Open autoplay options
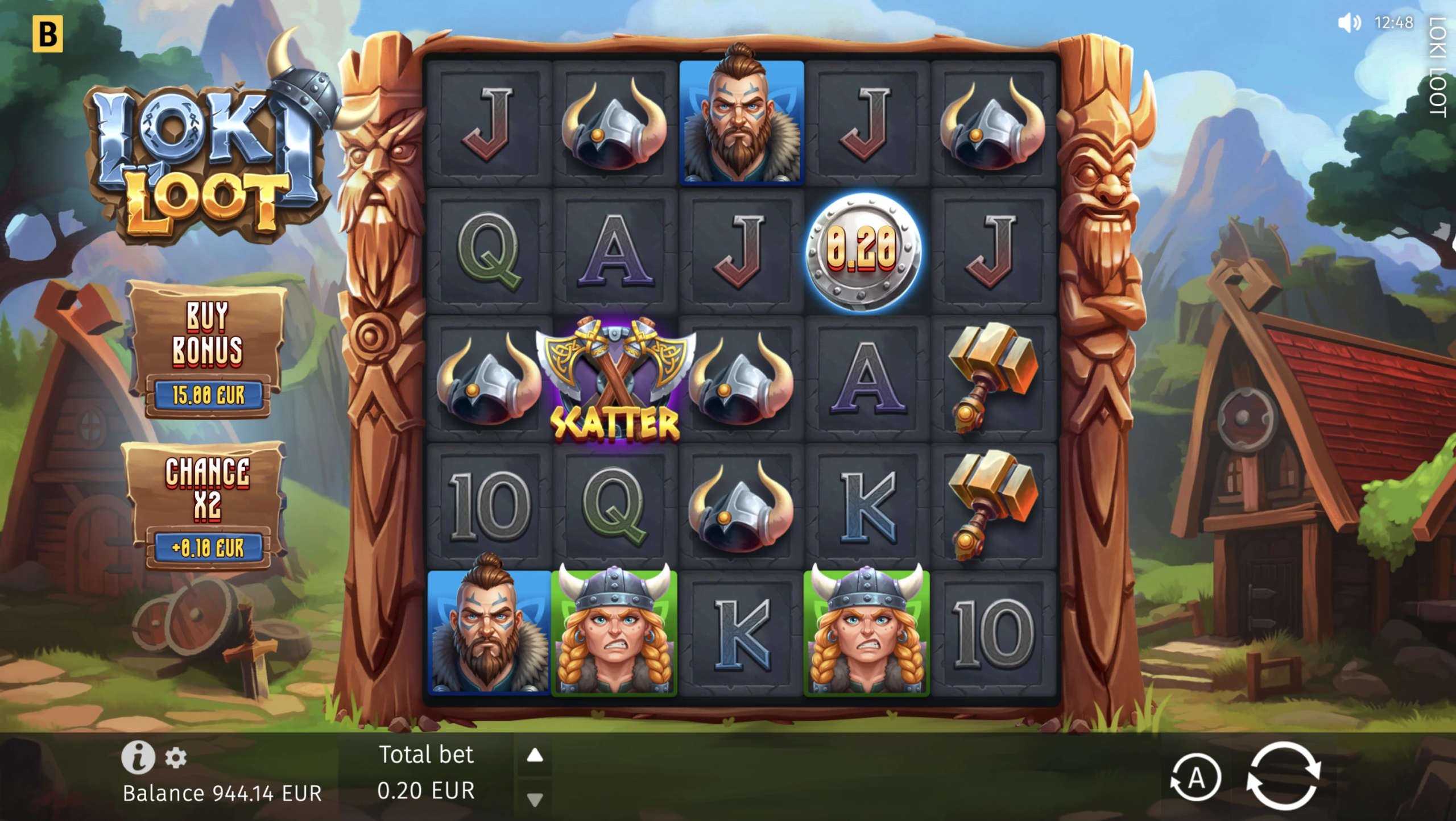The image size is (1456, 821). (1196, 778)
